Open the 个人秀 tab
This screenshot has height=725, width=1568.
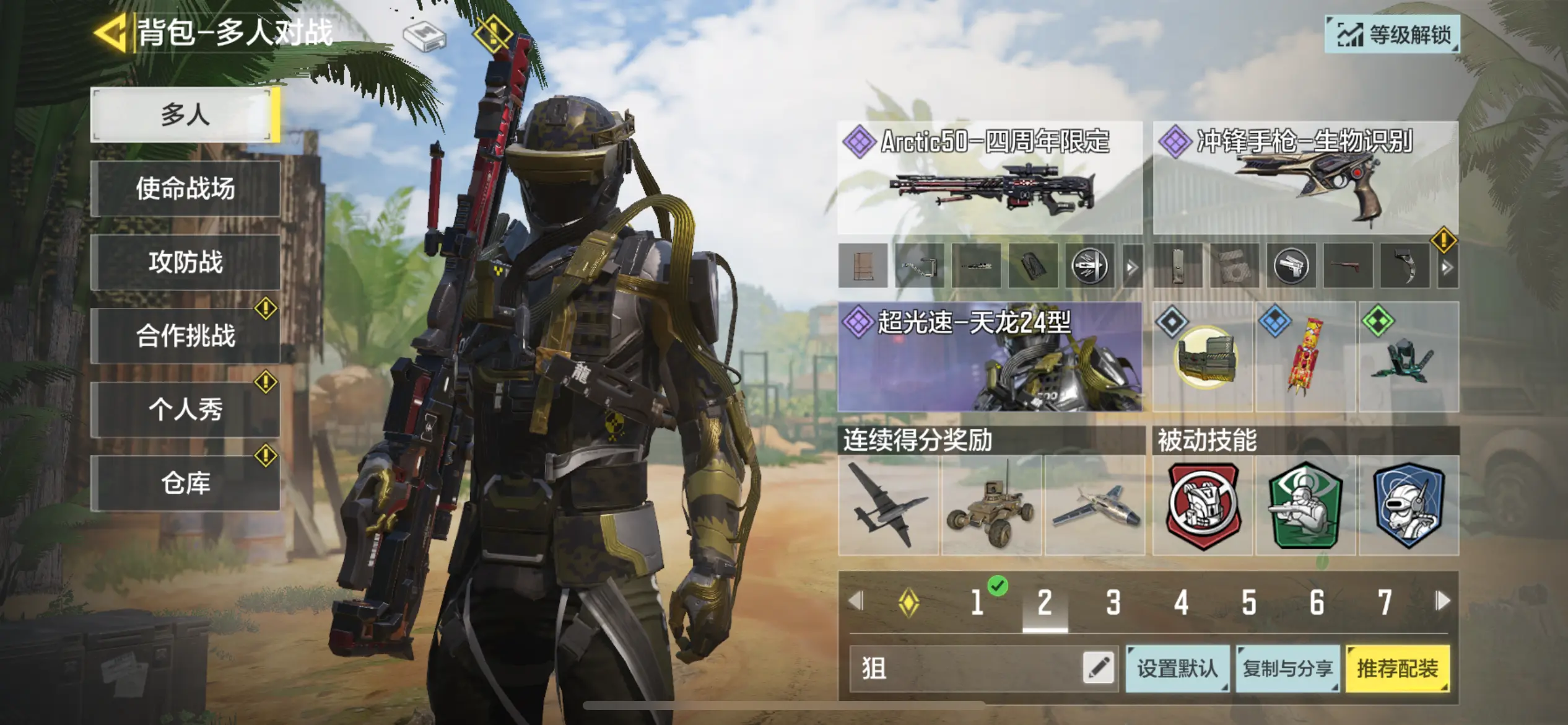185,409
